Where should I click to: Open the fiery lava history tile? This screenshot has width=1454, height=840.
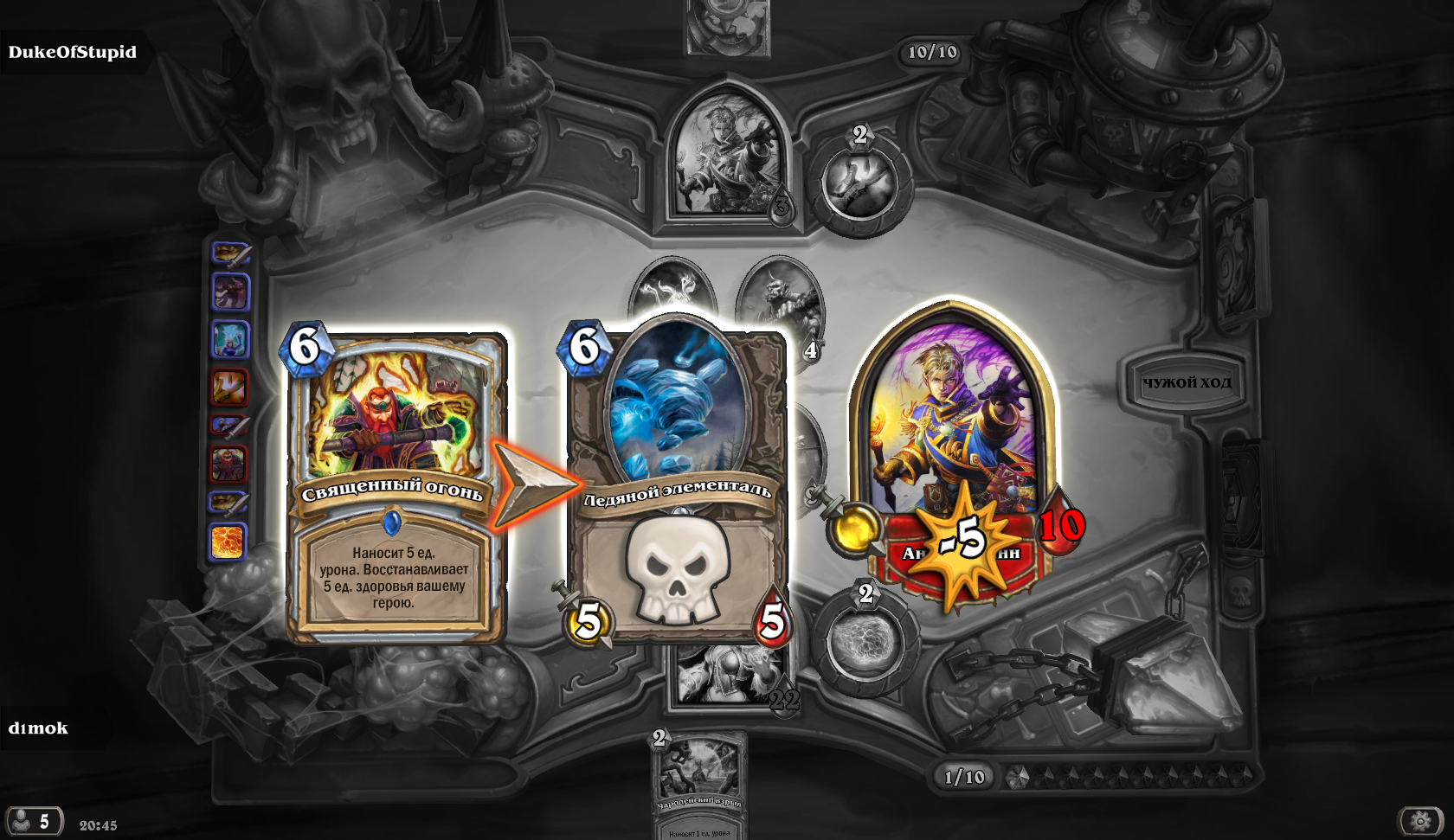click(x=228, y=542)
